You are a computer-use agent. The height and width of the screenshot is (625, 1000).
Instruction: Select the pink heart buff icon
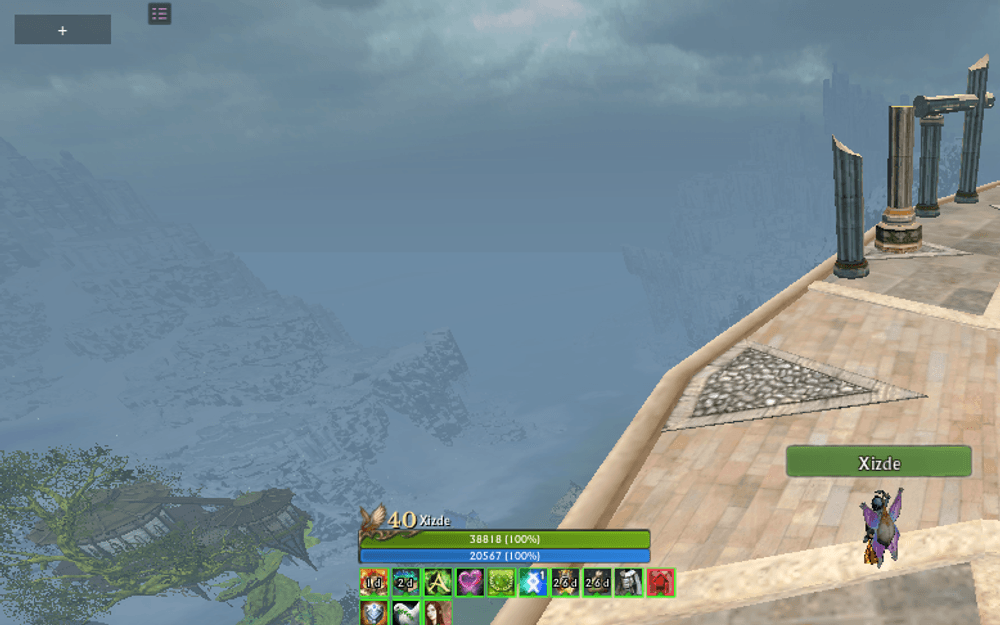coord(469,582)
